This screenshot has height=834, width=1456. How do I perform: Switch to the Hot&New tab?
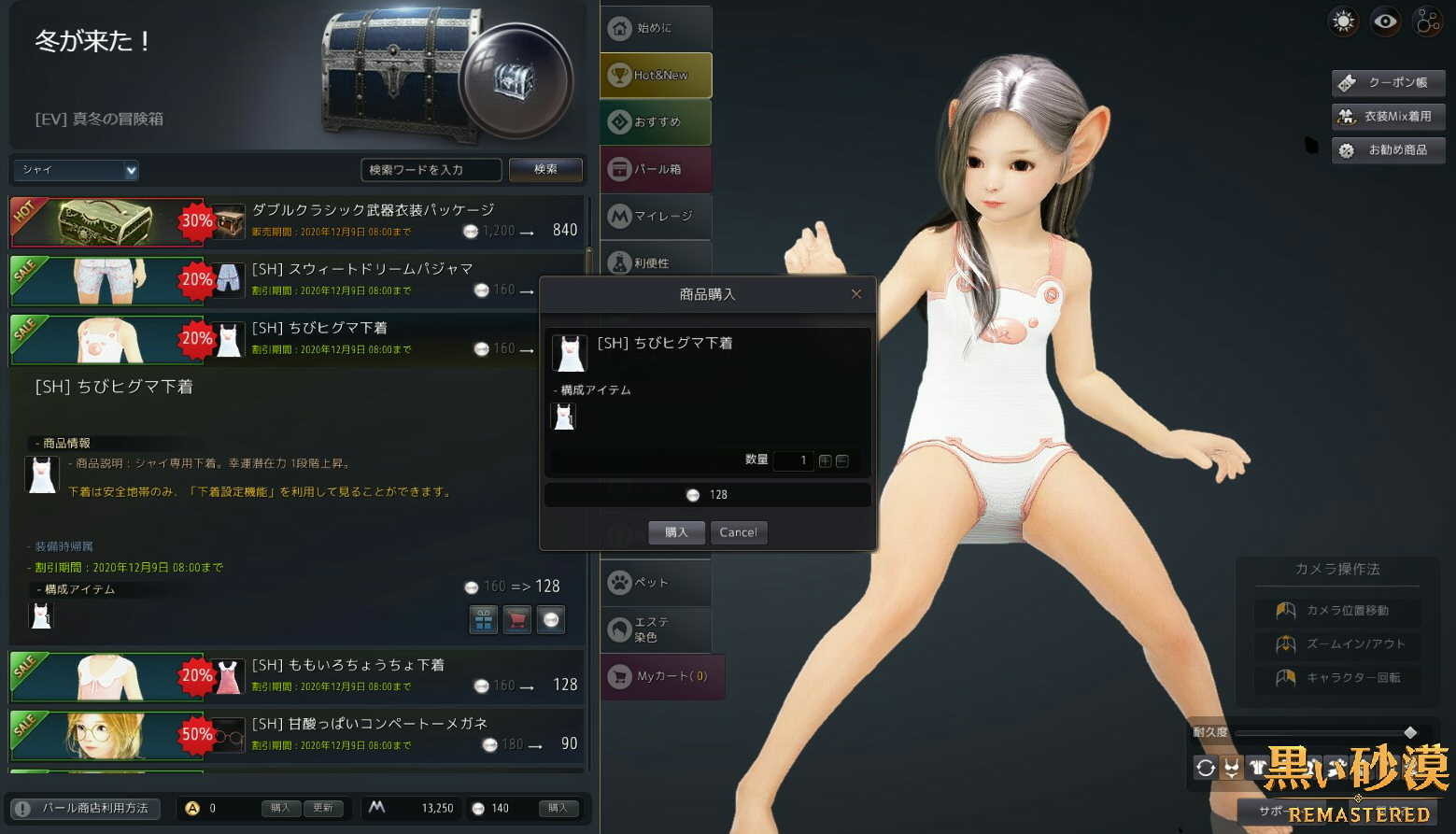pyautogui.click(x=655, y=75)
